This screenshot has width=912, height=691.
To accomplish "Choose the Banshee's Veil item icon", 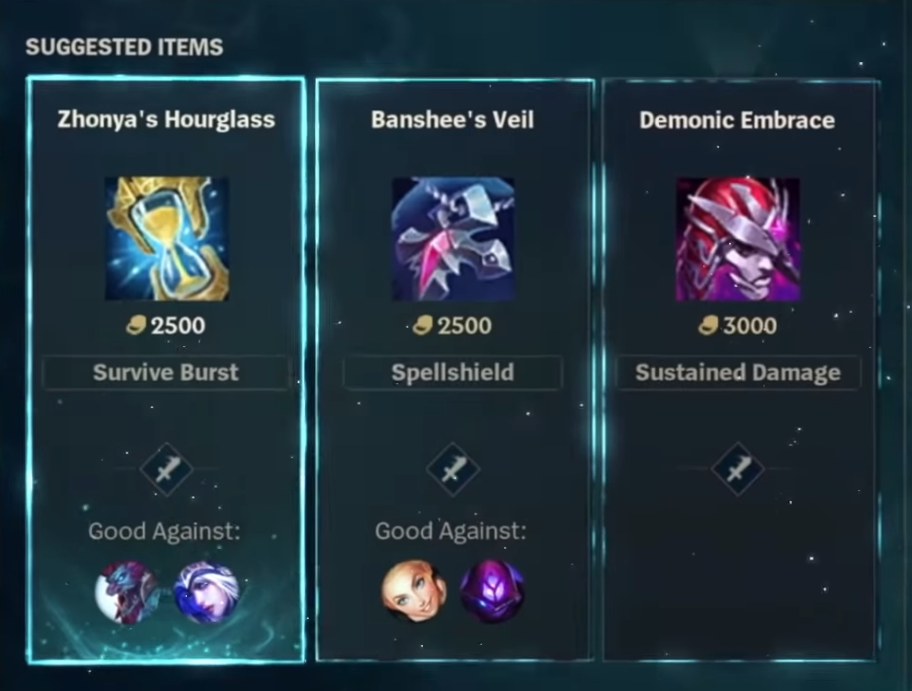I will click(452, 239).
